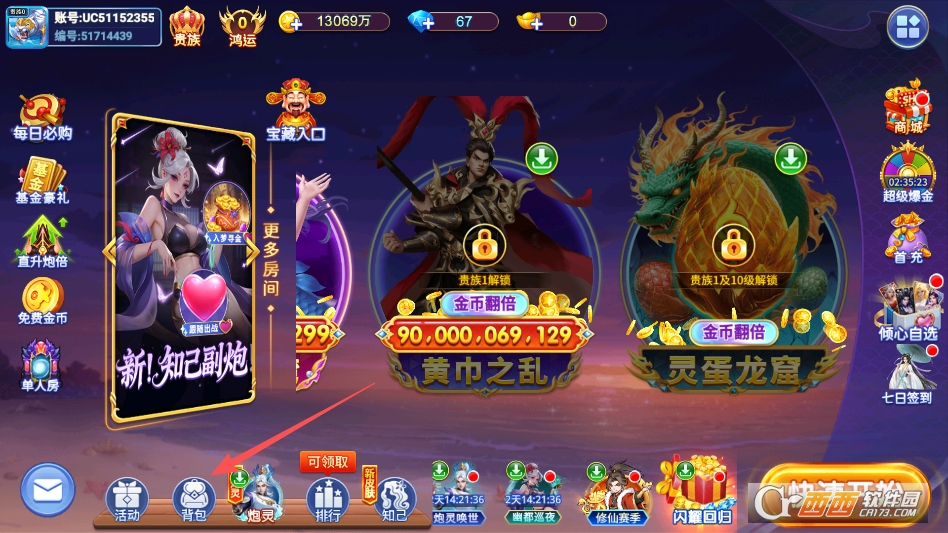948x533 pixels.
Task: Open the 背包 backpack
Action: point(194,499)
